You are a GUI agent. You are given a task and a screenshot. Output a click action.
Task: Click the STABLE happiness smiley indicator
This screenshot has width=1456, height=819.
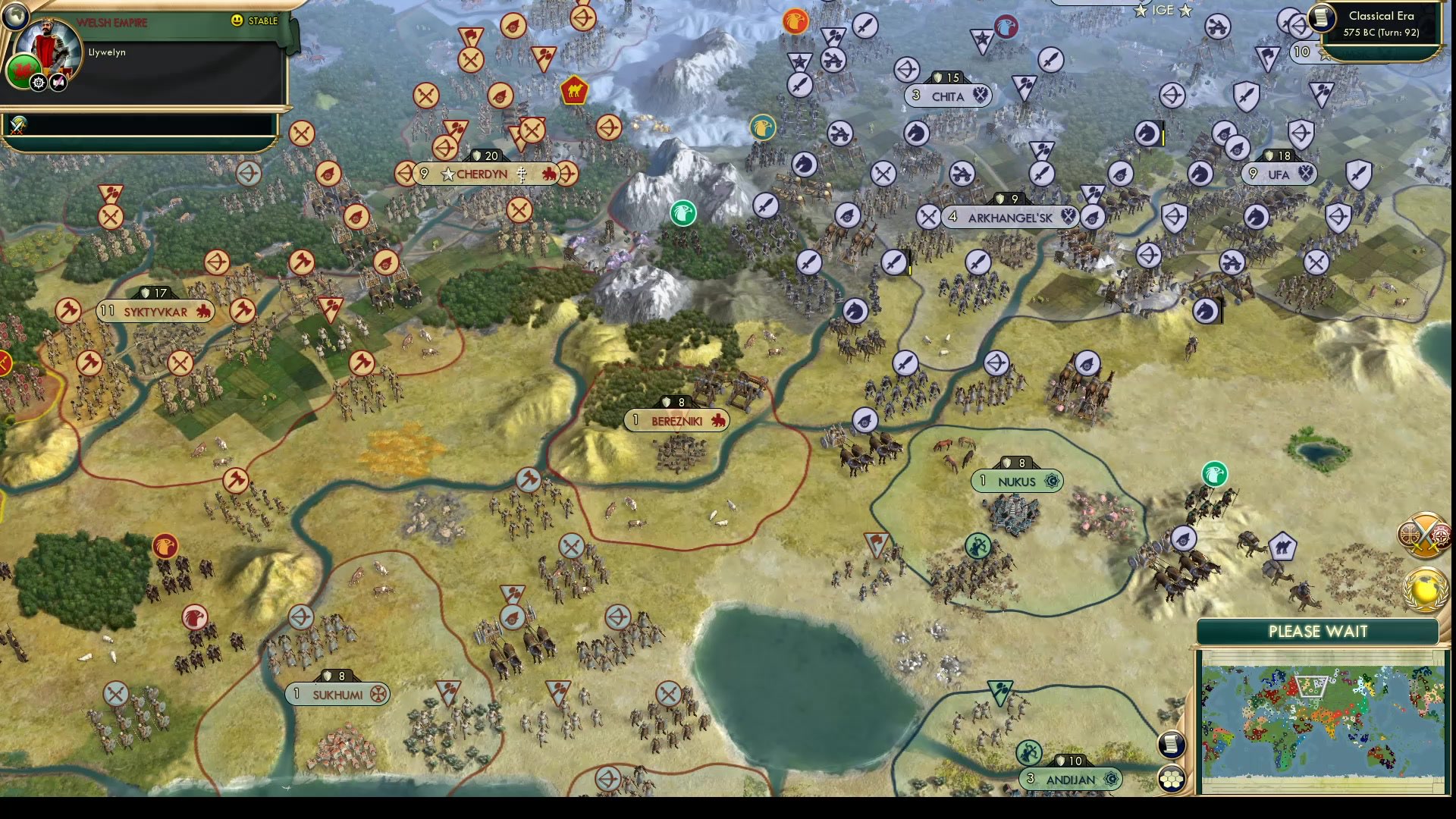[x=237, y=21]
